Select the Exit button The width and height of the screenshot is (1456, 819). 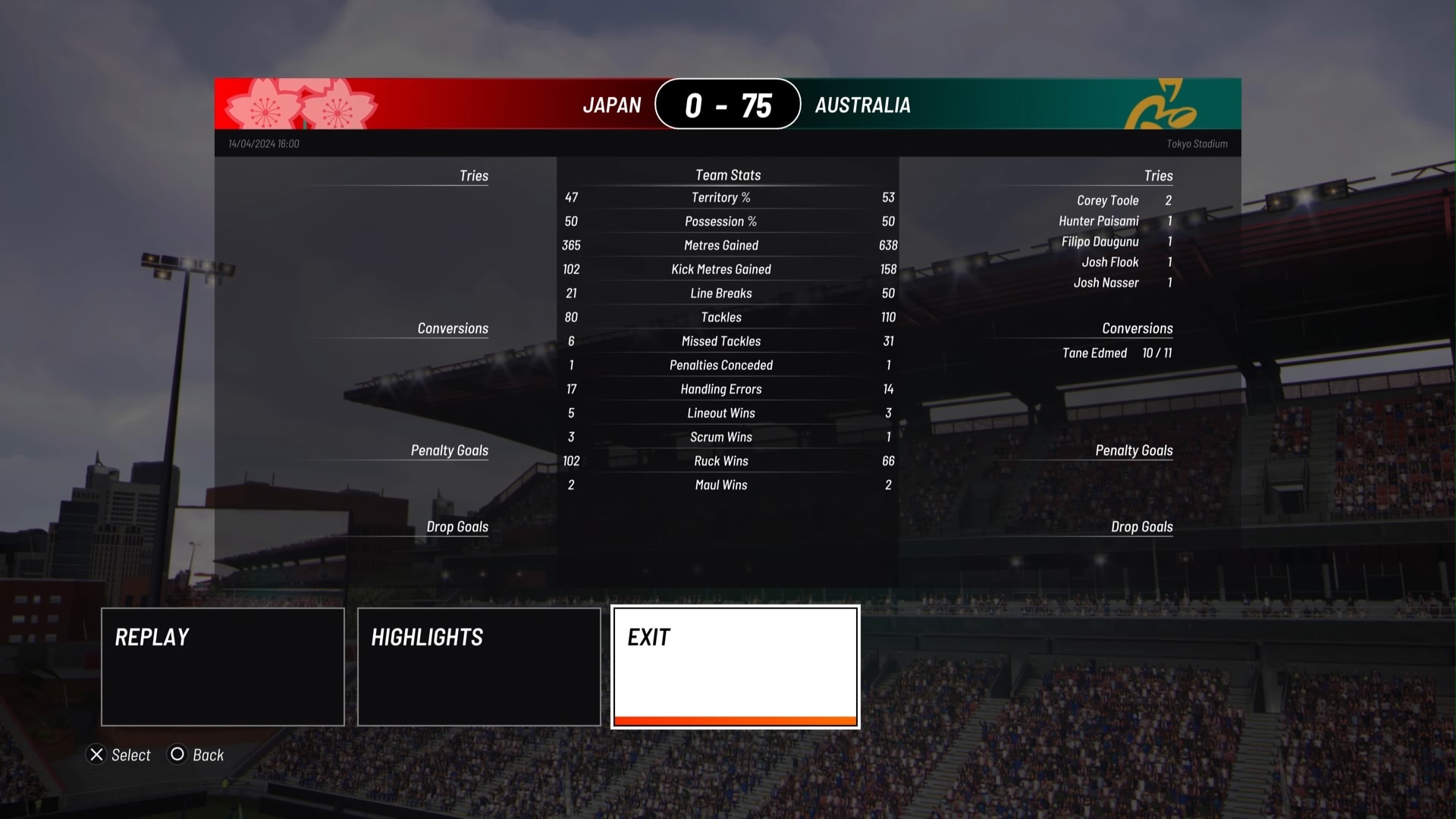[x=735, y=667]
